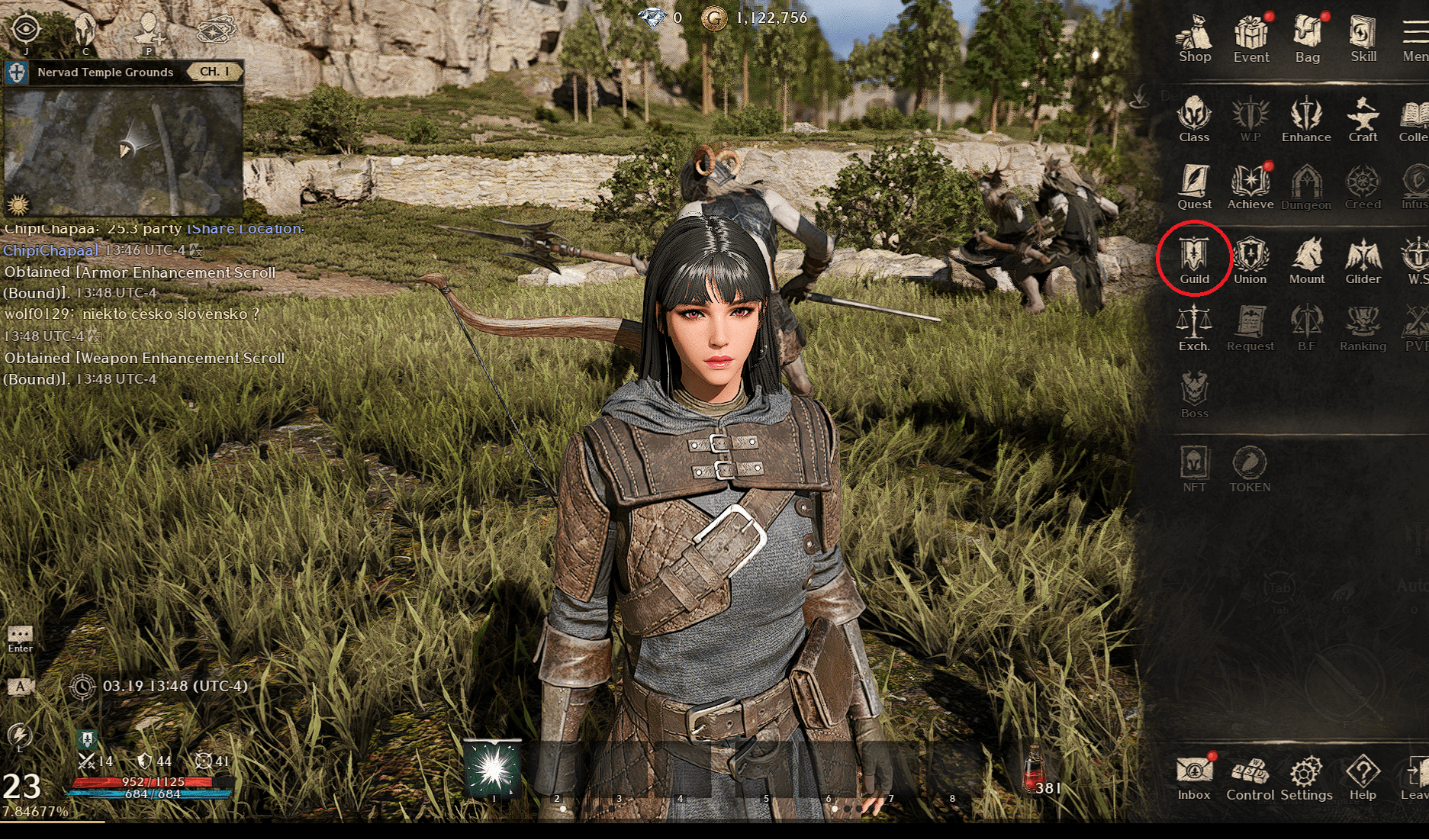Screen dimensions: 1429x840
Task: Click the Share Location link in chat
Action: pos(244,228)
